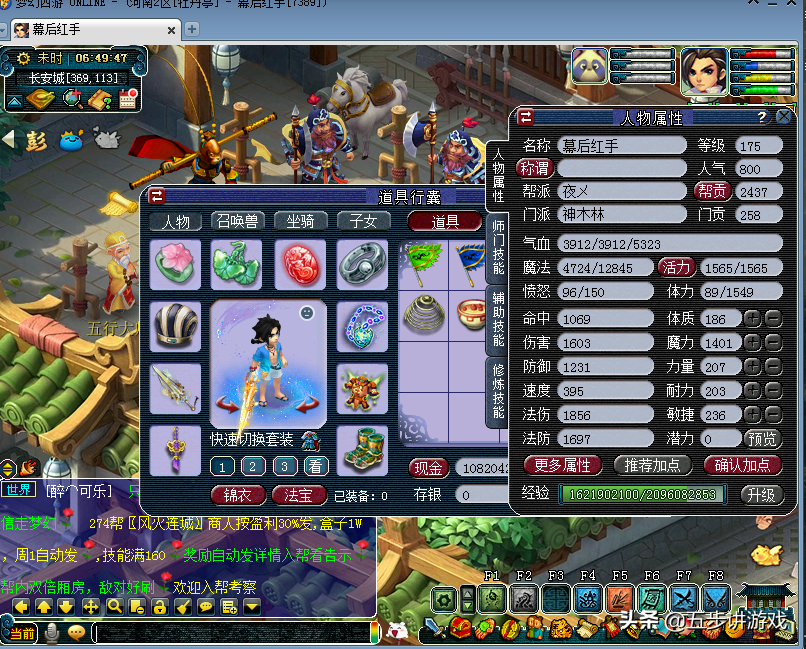Screen dimensions: 806x649
Task: Choose 推荐加点 recommended point allocation
Action: tap(653, 465)
